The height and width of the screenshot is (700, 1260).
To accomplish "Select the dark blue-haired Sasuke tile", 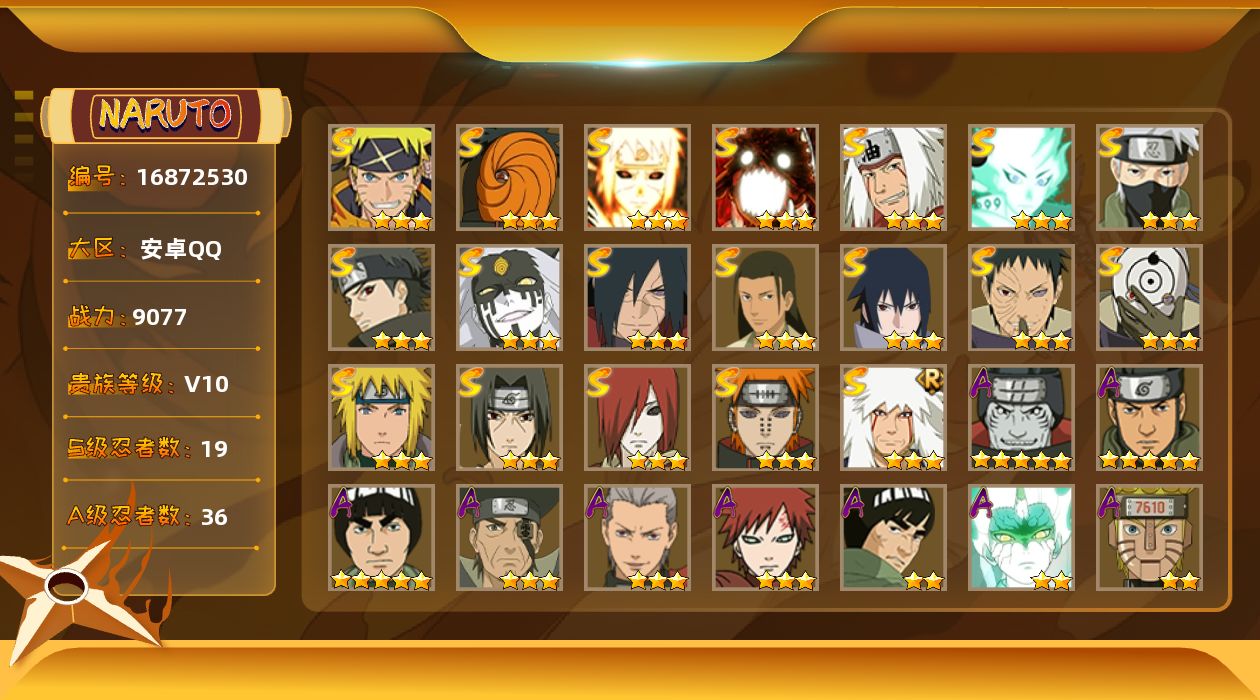I will coord(893,297).
